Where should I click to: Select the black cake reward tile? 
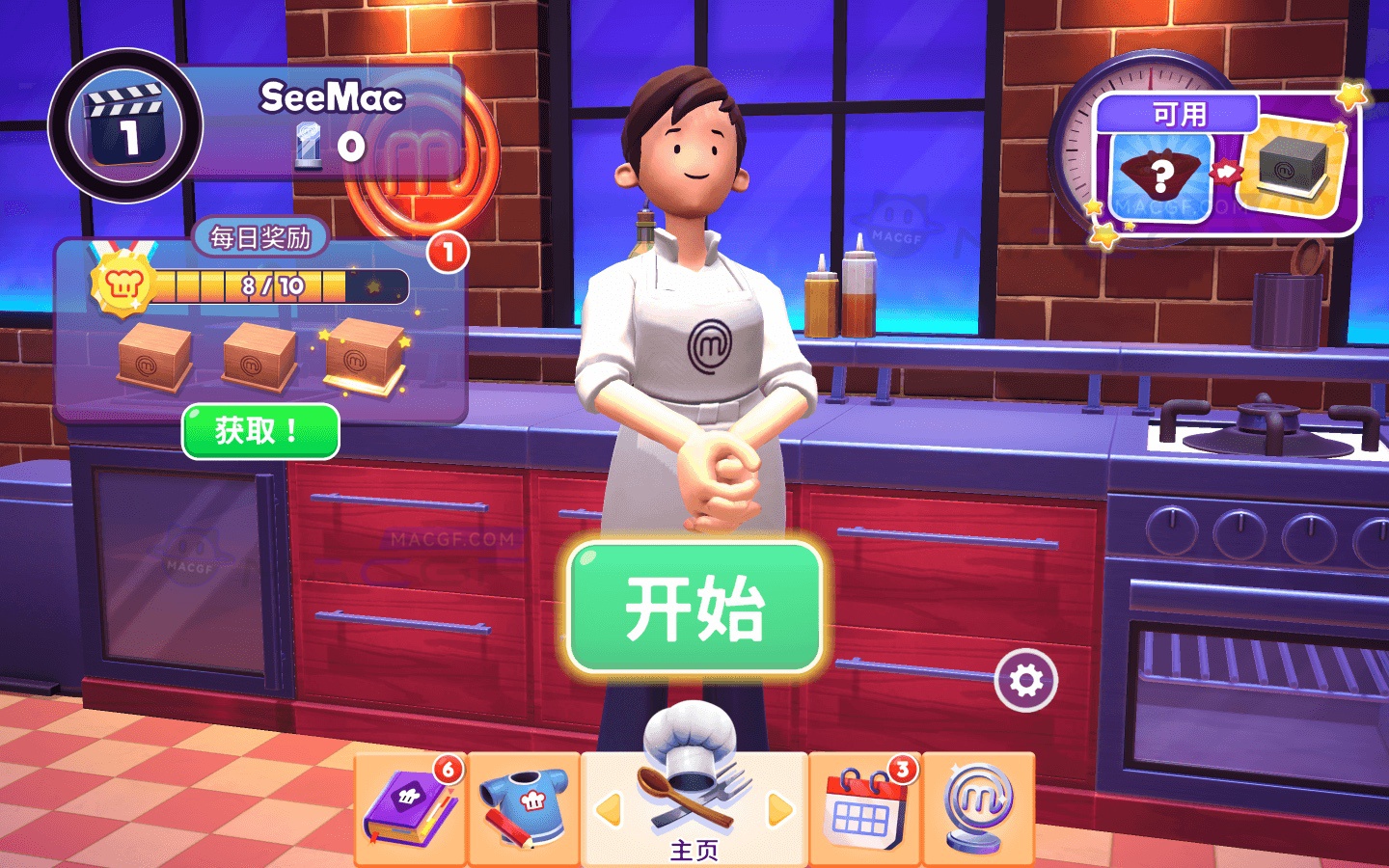click(x=1293, y=169)
